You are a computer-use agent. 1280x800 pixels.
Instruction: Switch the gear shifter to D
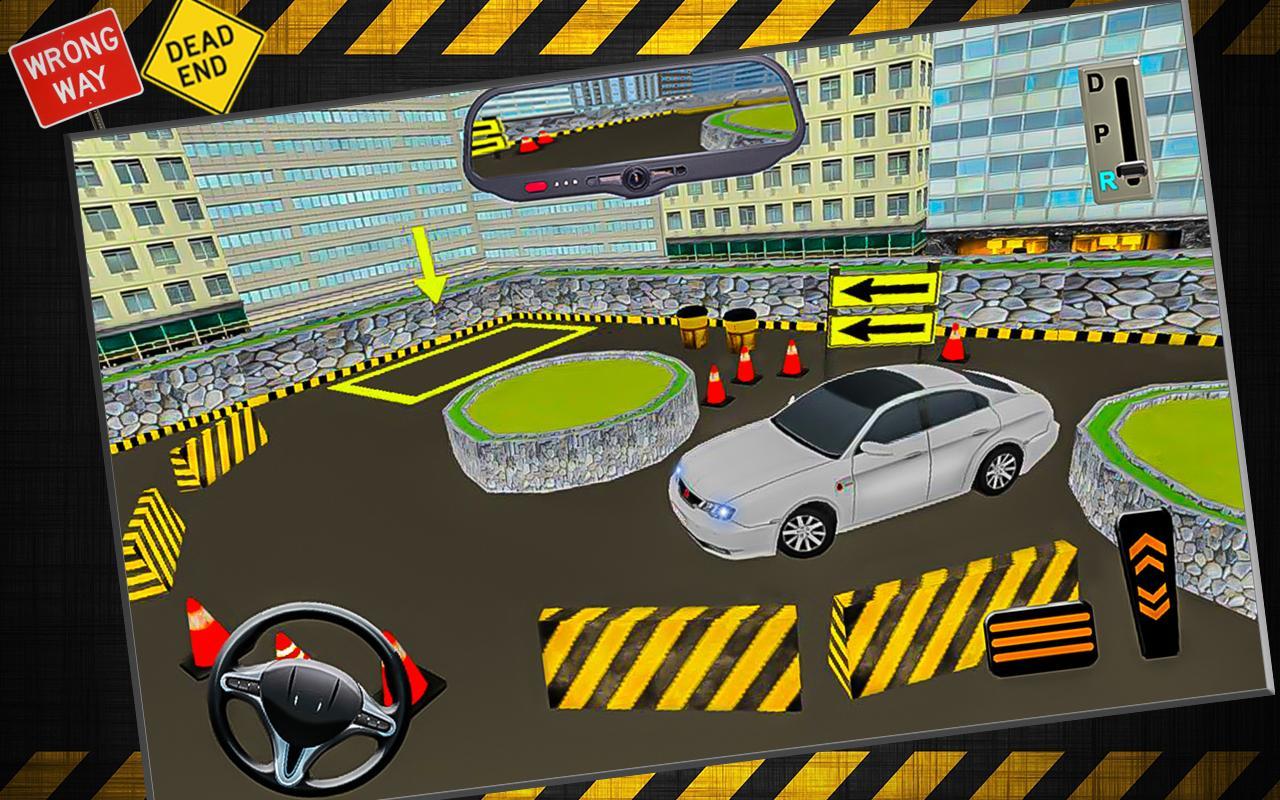(1093, 83)
